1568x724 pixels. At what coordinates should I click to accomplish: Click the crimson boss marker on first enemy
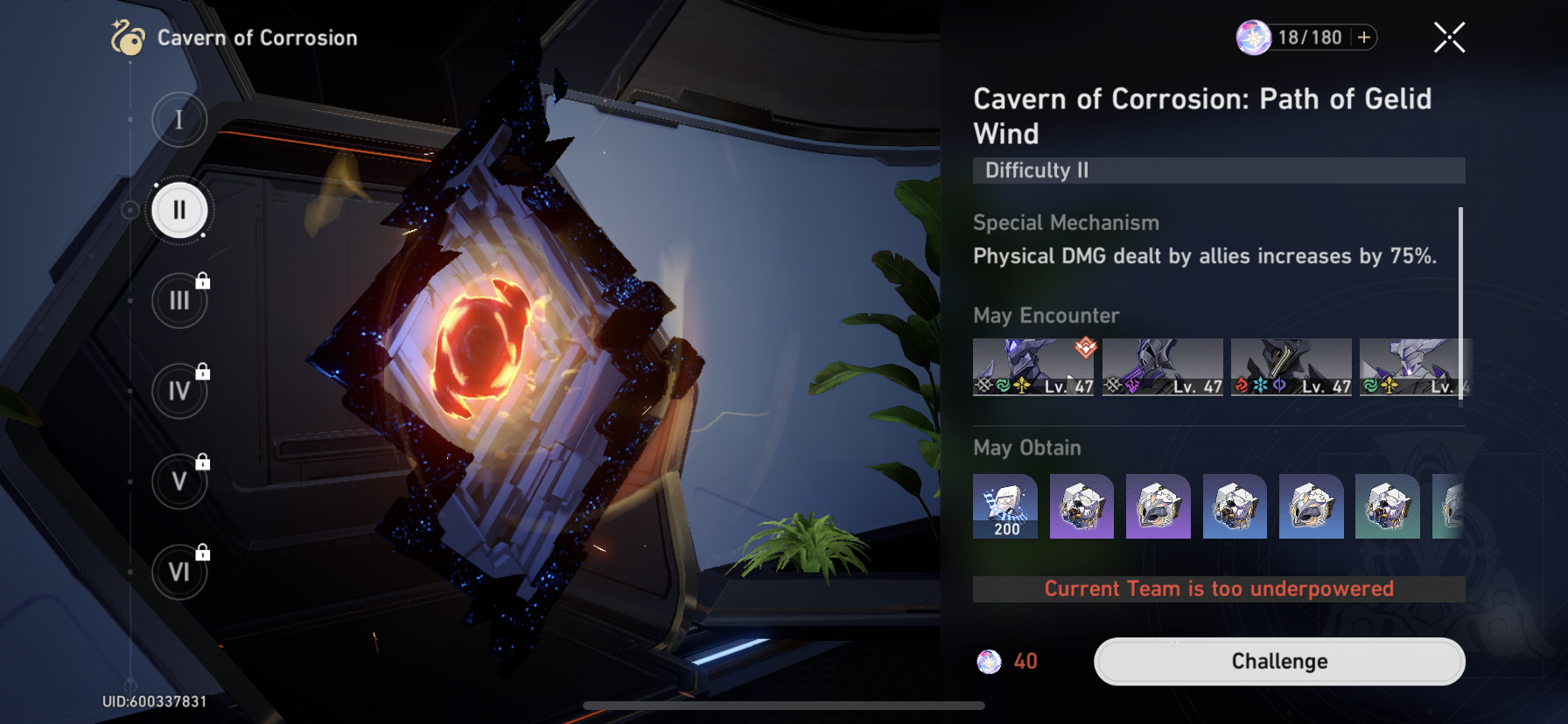(x=1085, y=349)
